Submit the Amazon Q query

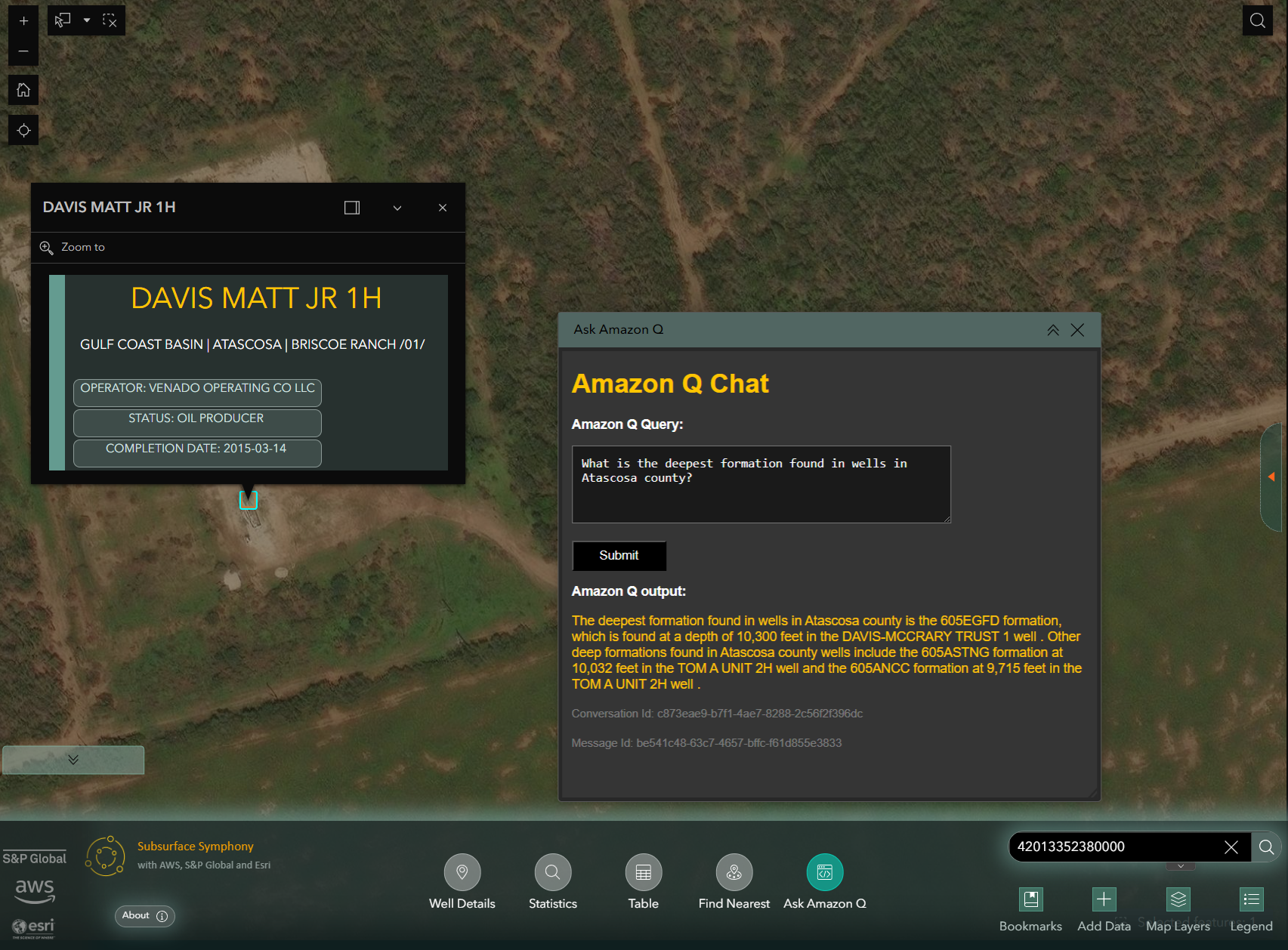619,556
